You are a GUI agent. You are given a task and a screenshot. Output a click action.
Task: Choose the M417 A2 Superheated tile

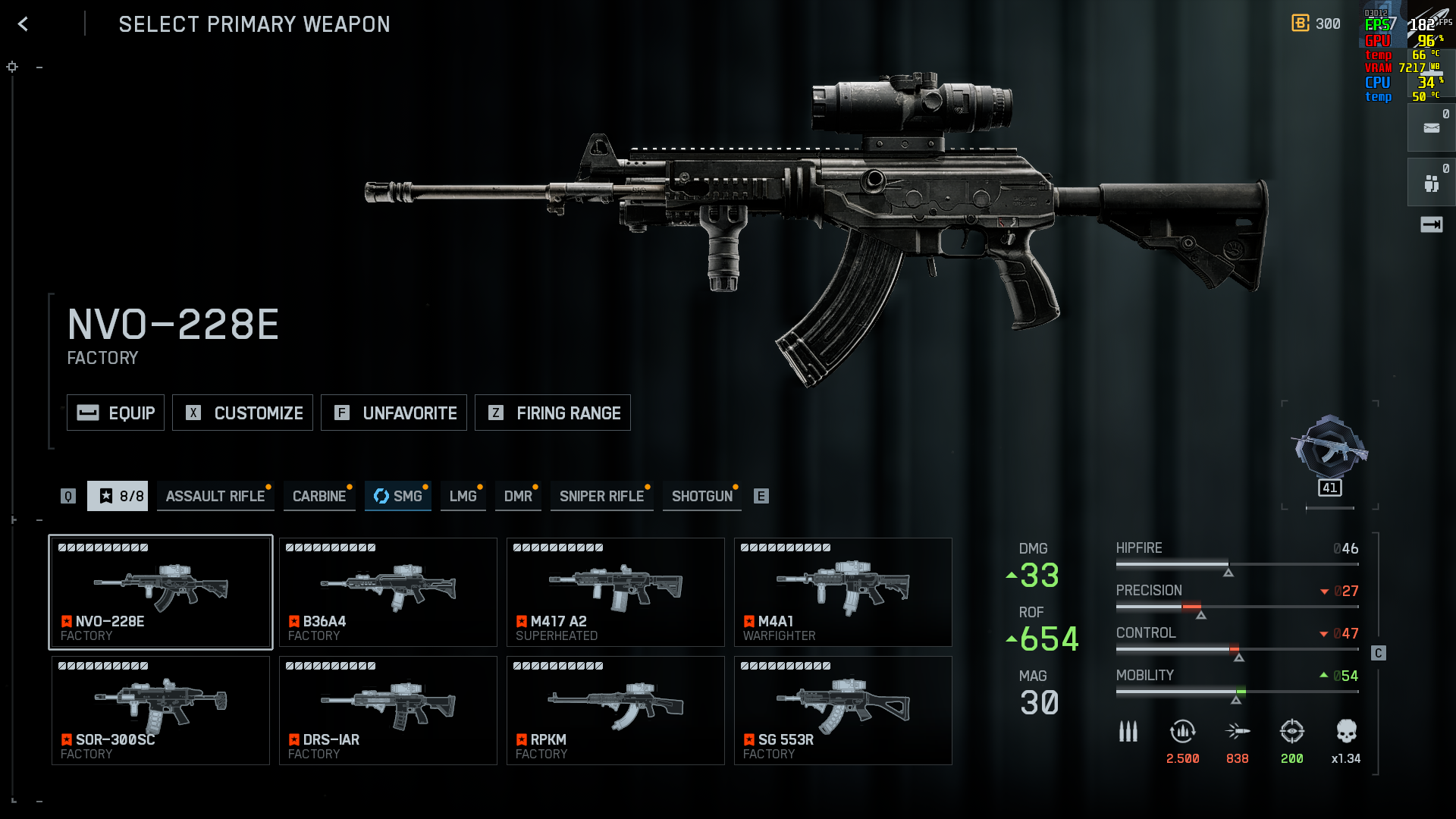click(615, 592)
